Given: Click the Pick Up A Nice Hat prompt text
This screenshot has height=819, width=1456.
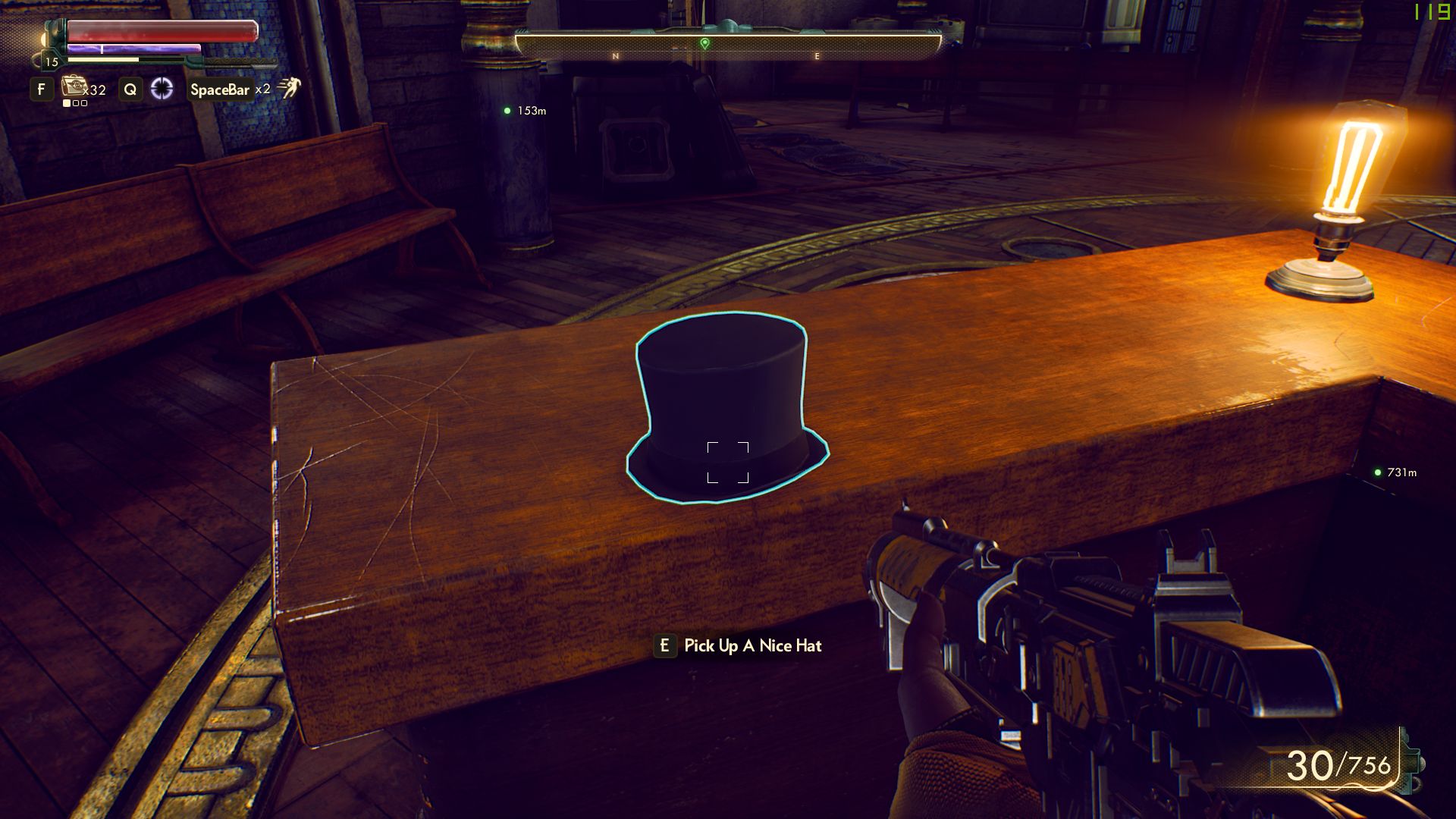Looking at the screenshot, I should click(x=752, y=646).
